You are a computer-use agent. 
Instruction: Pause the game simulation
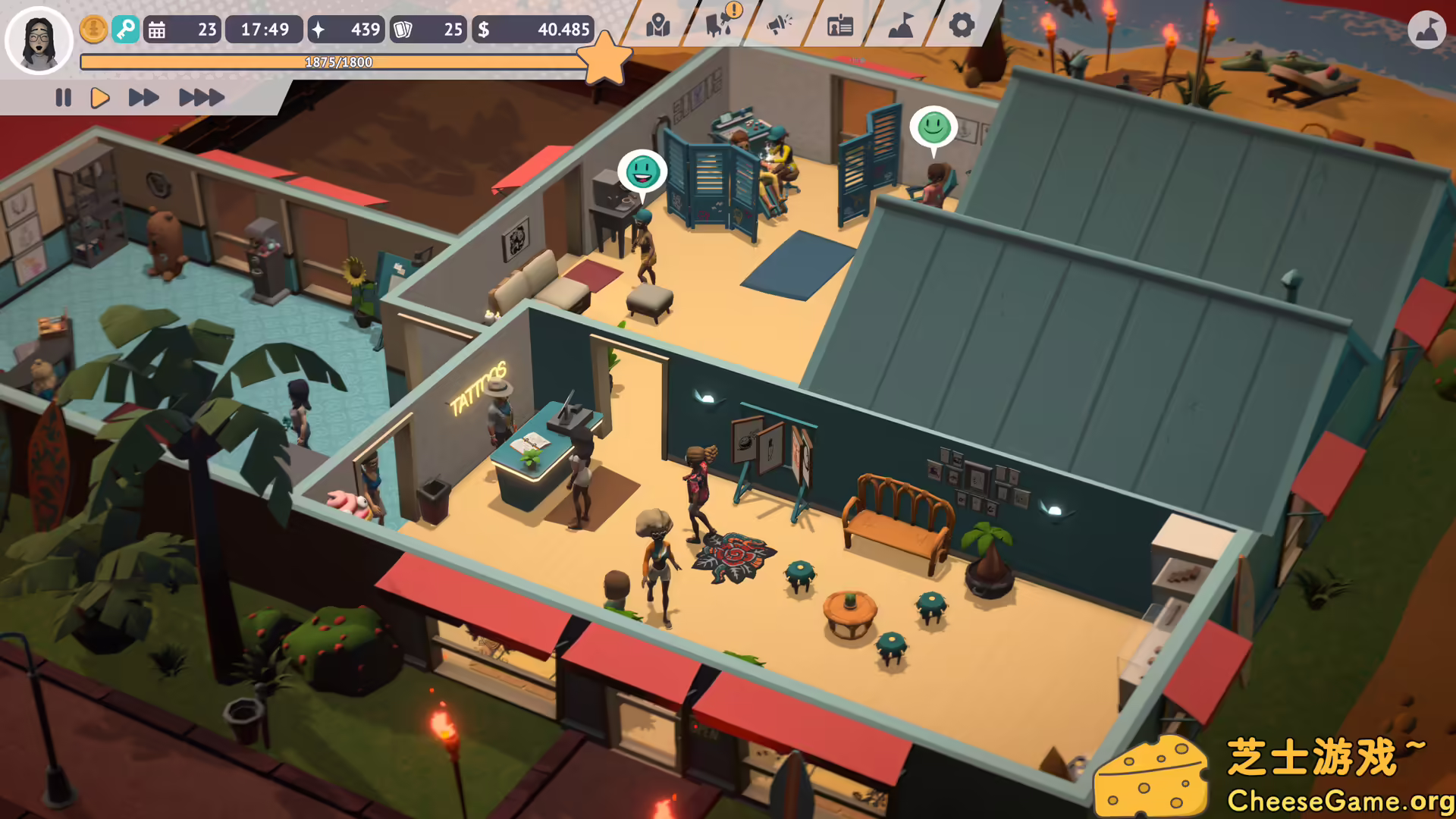point(64,97)
